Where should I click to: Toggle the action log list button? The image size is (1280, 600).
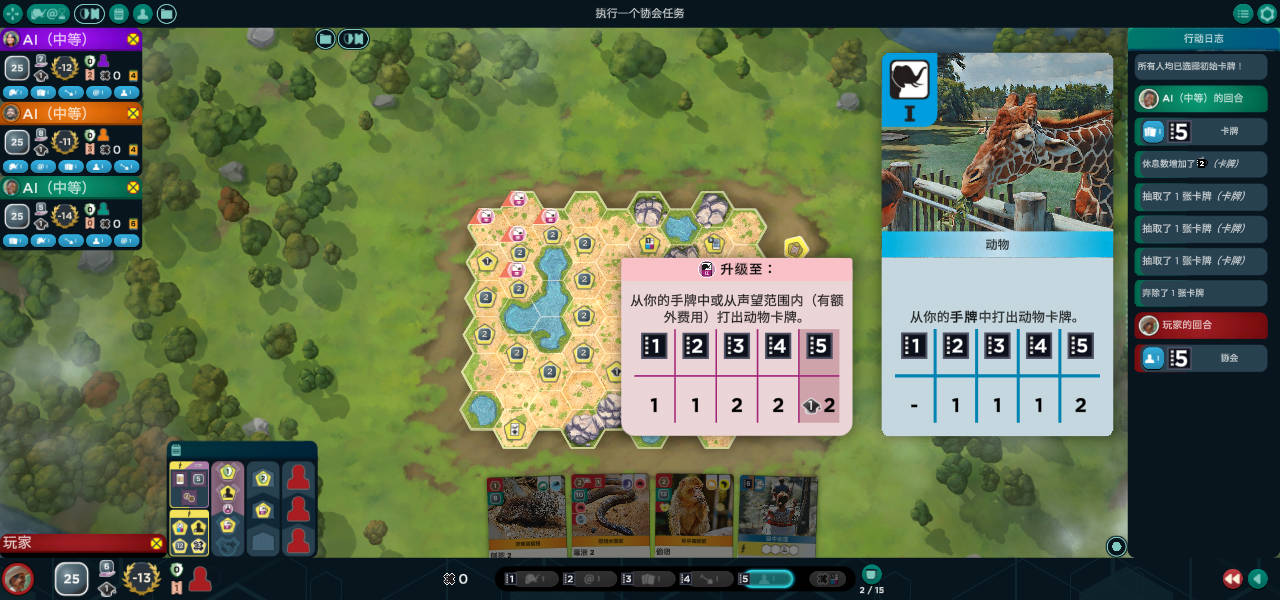pyautogui.click(x=1242, y=13)
